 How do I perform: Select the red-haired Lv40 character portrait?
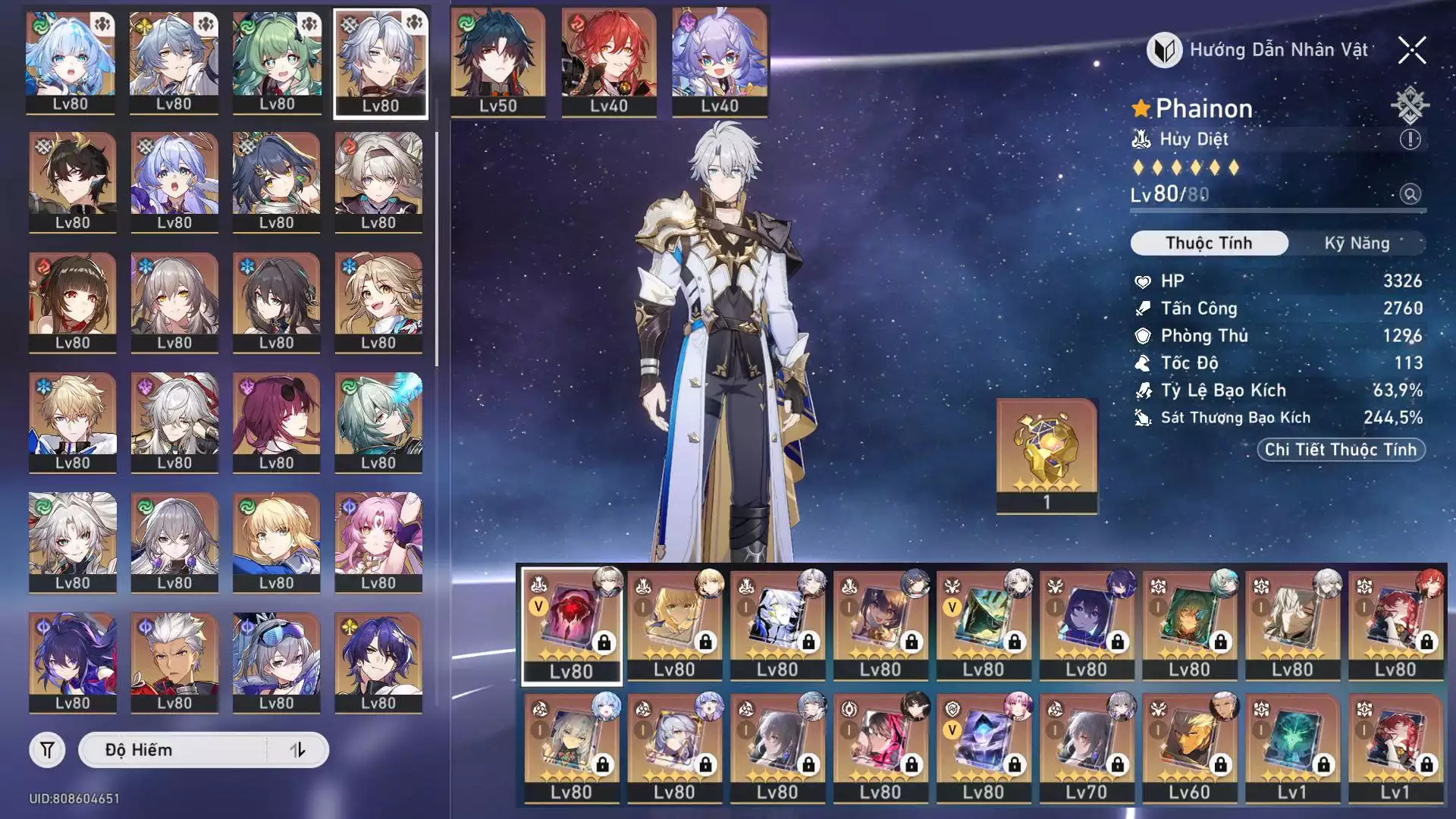(x=608, y=62)
